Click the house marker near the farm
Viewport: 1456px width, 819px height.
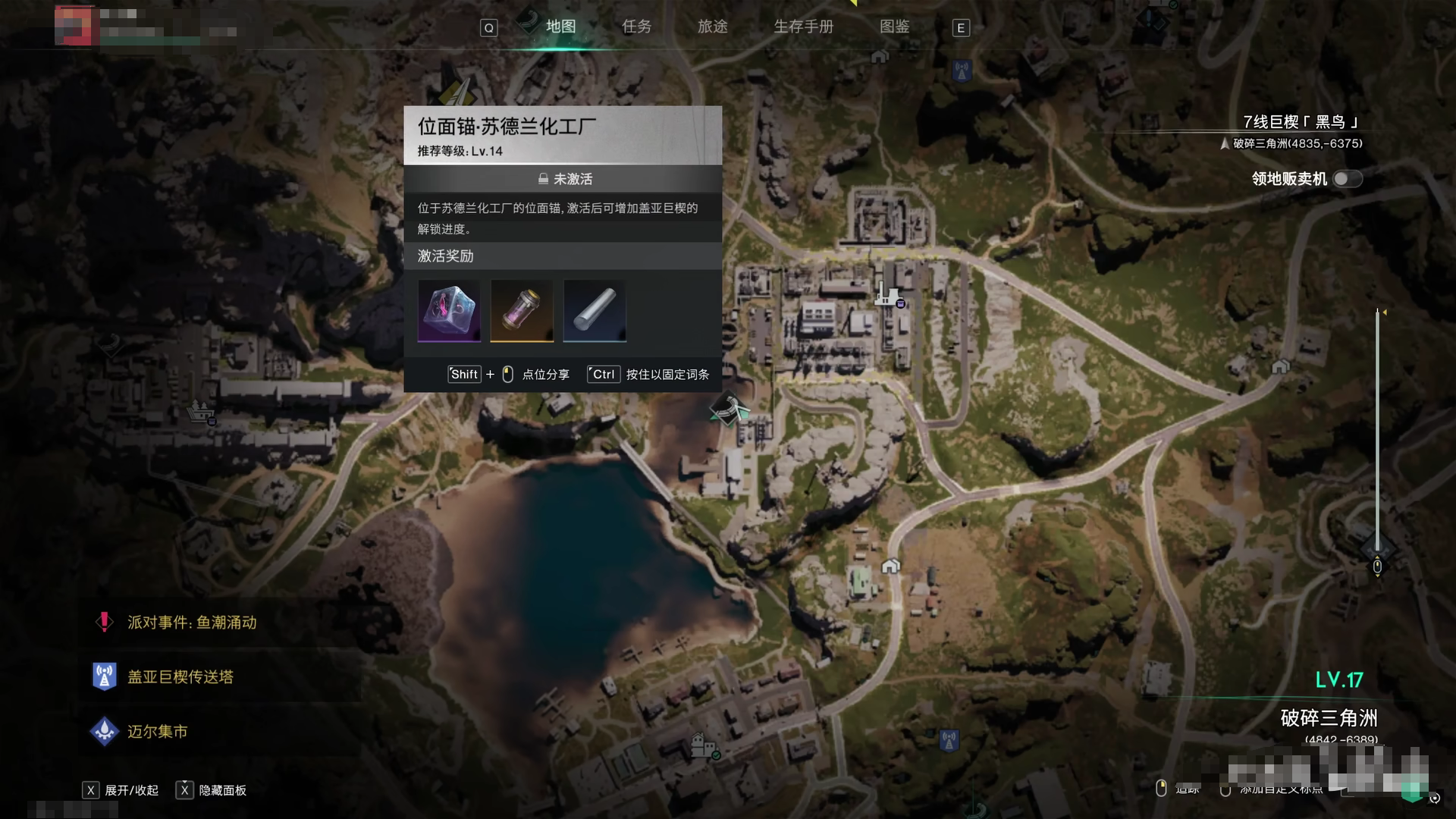891,566
